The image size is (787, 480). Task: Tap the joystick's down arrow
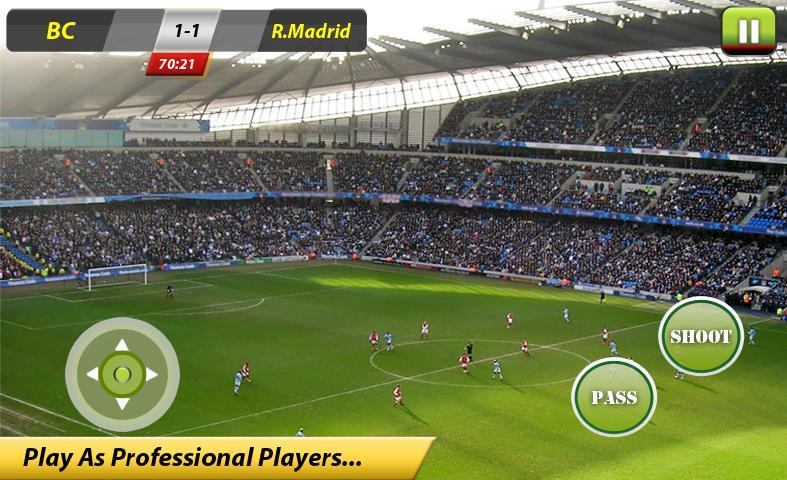(x=122, y=403)
